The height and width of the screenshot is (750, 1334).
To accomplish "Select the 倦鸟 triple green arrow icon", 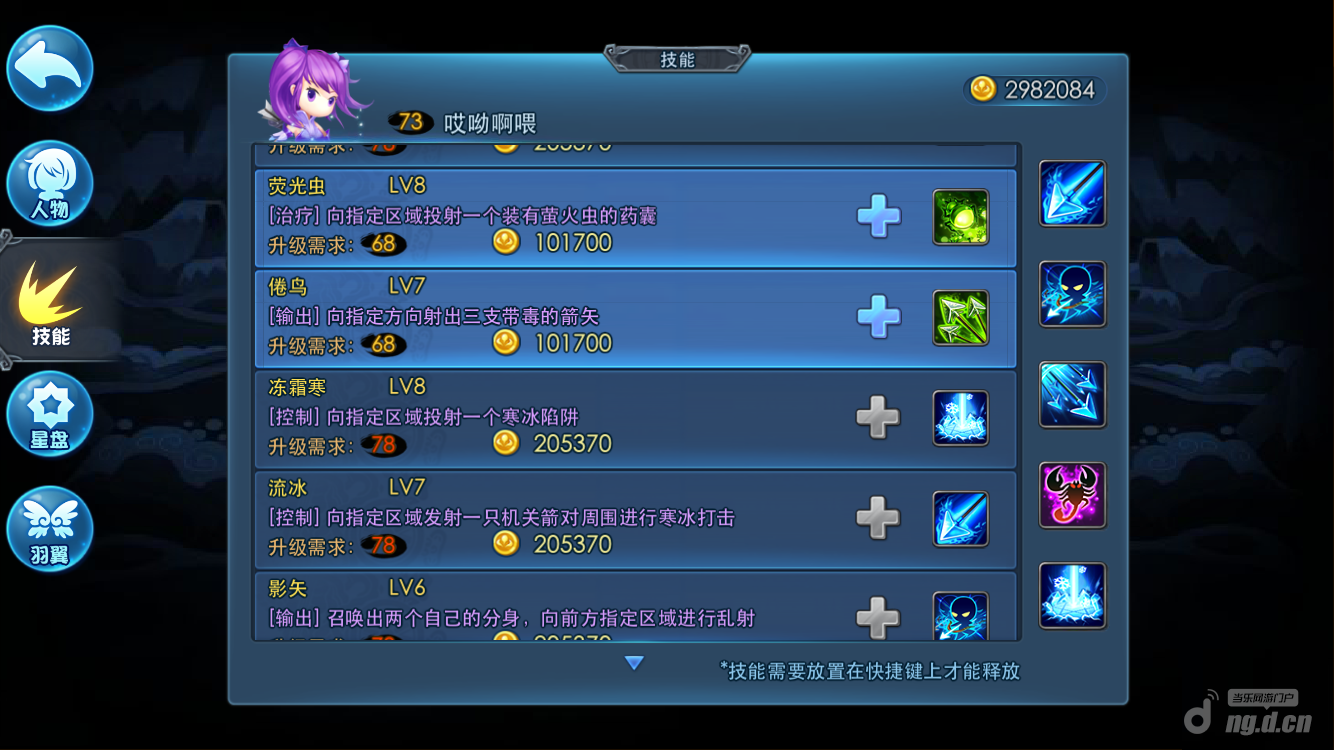I will 961,318.
